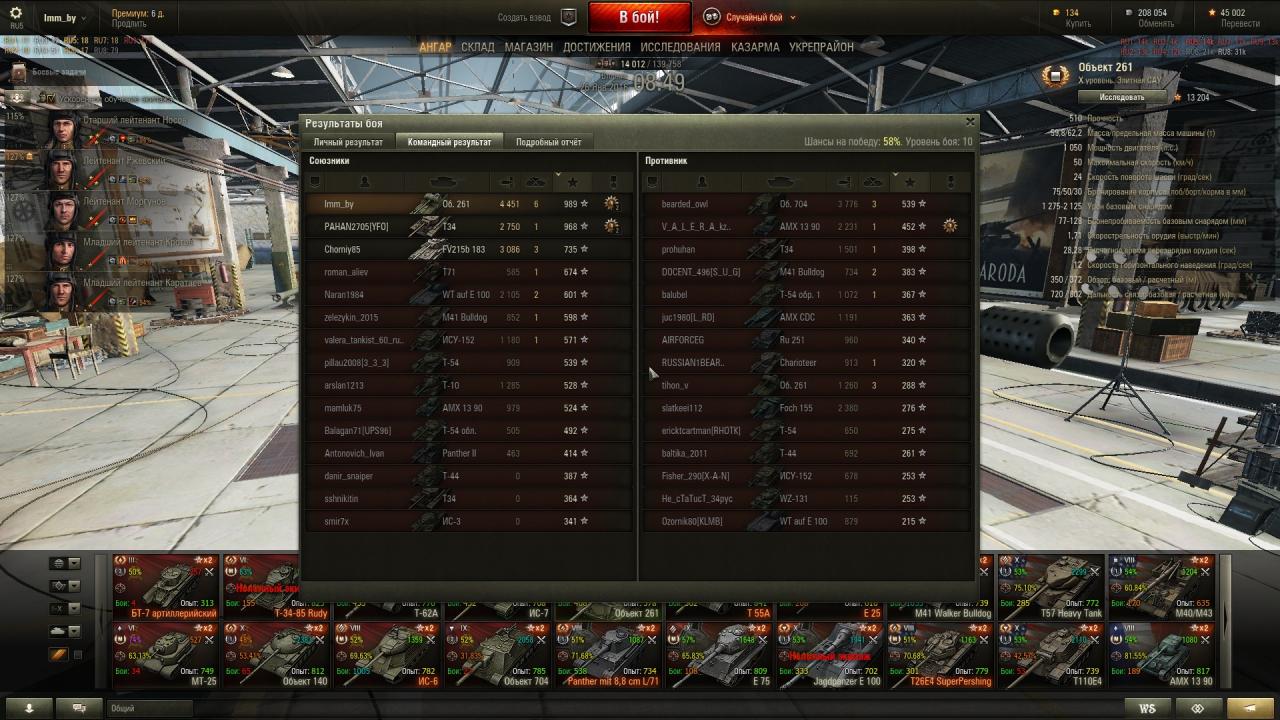The height and width of the screenshot is (720, 1280).
Task: Close the battle results window
Action: pos(969,122)
